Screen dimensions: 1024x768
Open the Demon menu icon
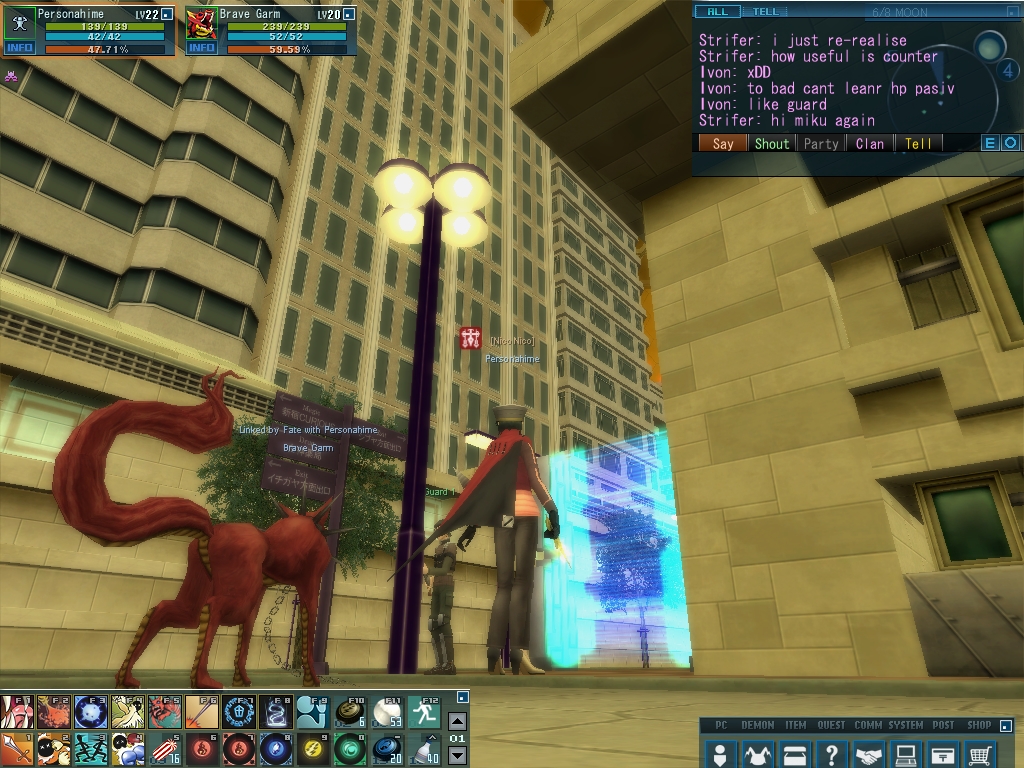tap(757, 754)
